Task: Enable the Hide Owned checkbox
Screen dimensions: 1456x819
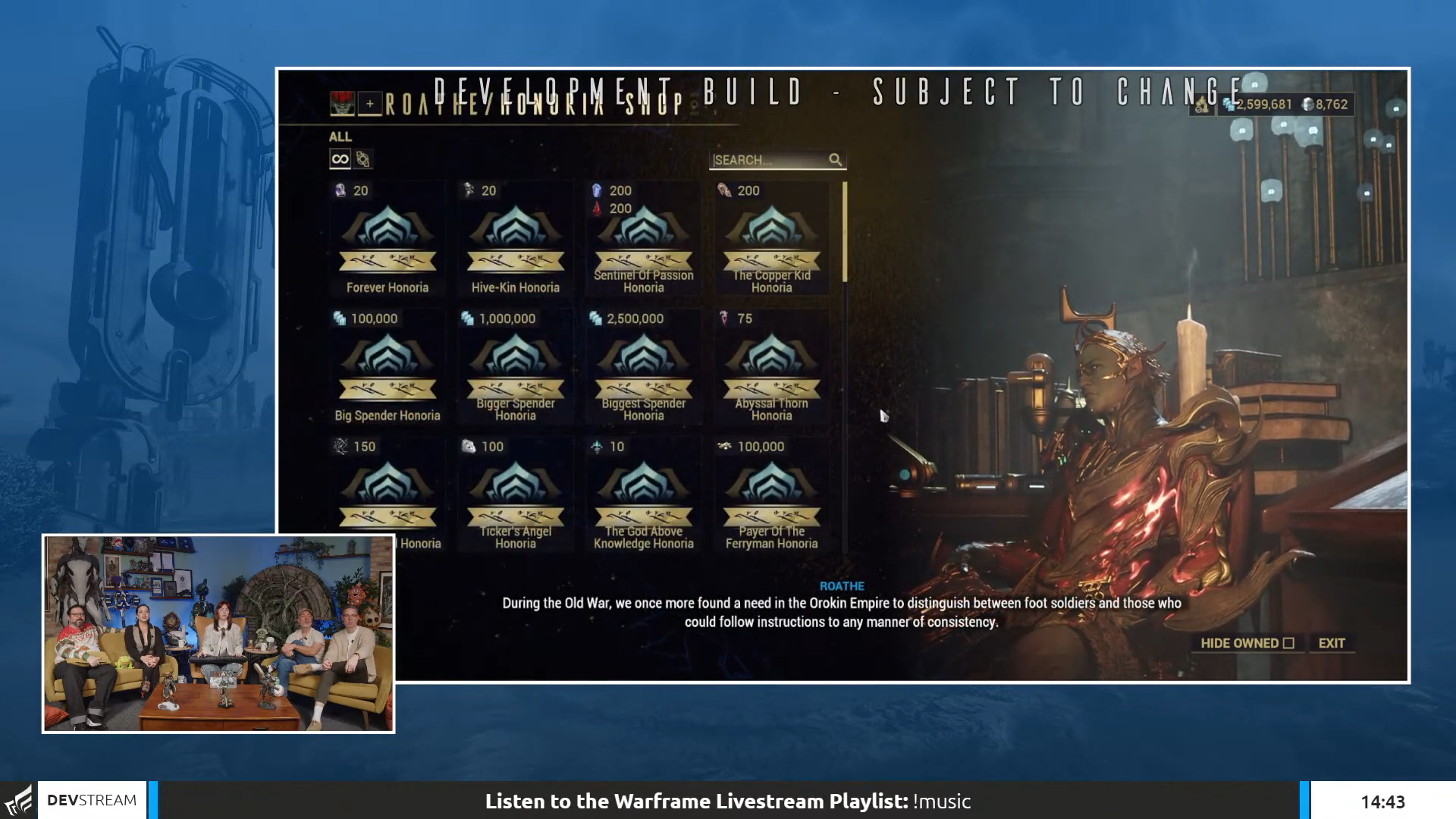Action: pyautogui.click(x=1289, y=642)
